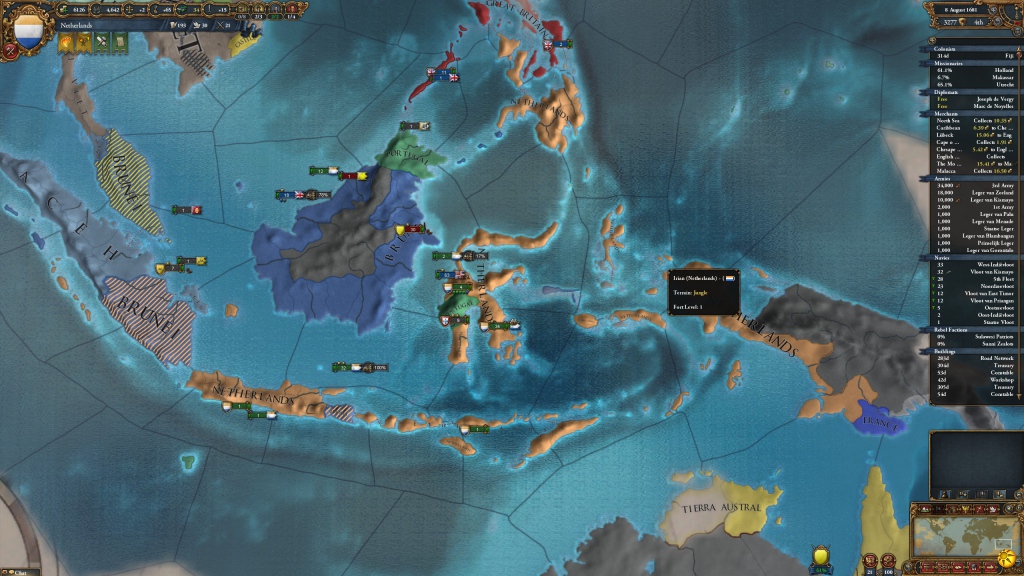Select the Holland missionary row
Viewport: 1024px width, 576px height.
coord(976,71)
